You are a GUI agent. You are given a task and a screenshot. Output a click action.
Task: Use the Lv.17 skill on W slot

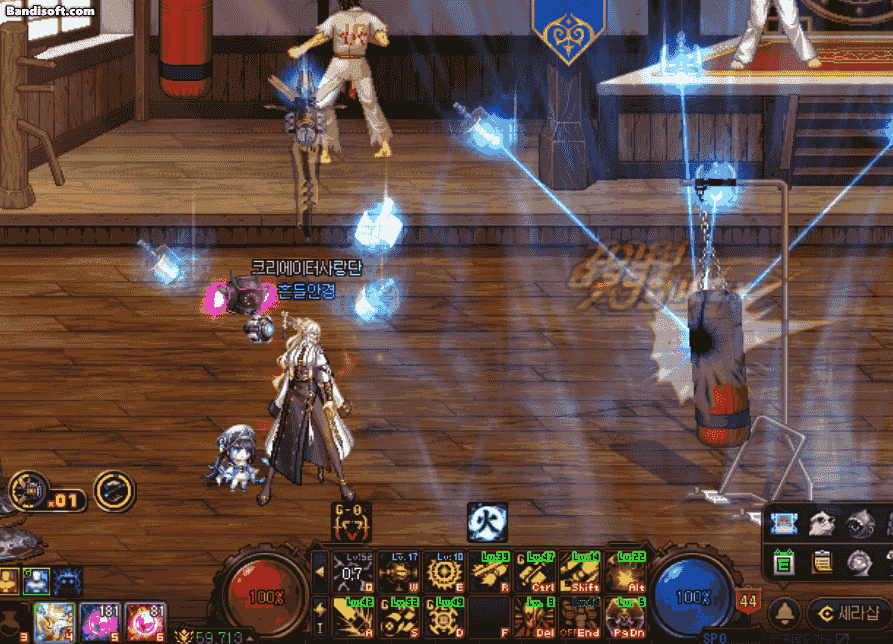(x=399, y=573)
